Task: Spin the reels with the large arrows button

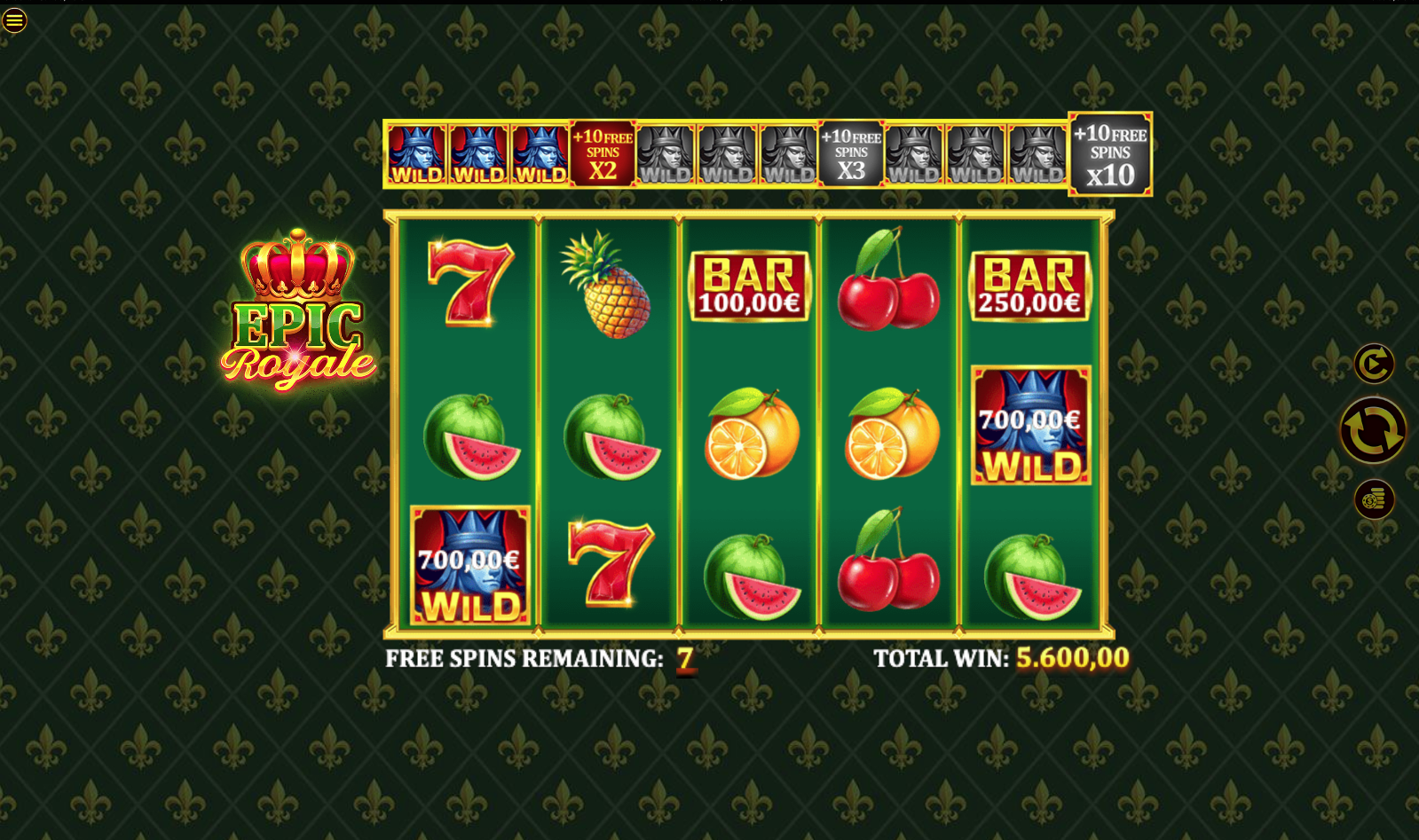Action: (1373, 430)
